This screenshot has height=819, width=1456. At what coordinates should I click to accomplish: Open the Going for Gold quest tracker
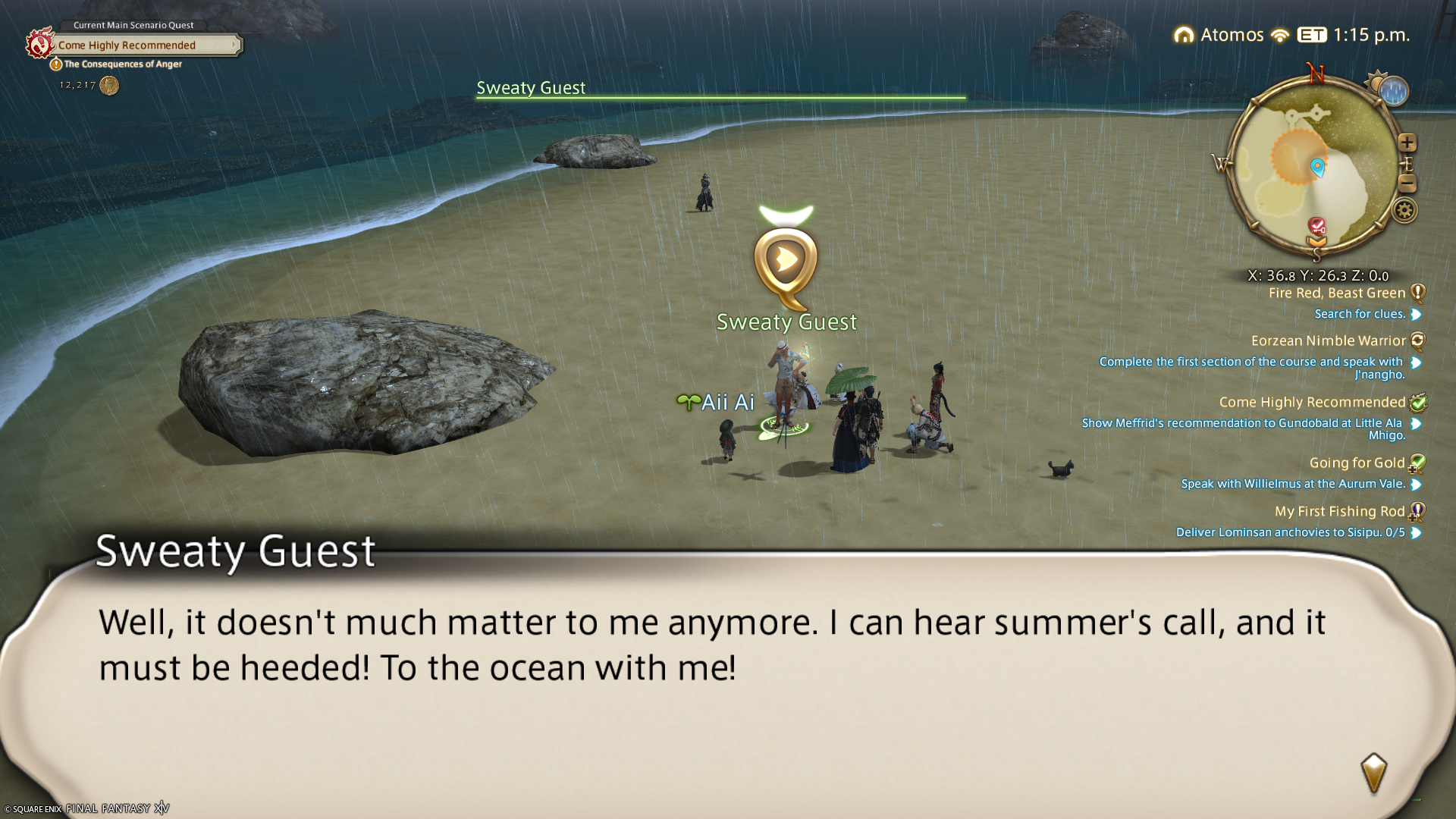(1357, 463)
